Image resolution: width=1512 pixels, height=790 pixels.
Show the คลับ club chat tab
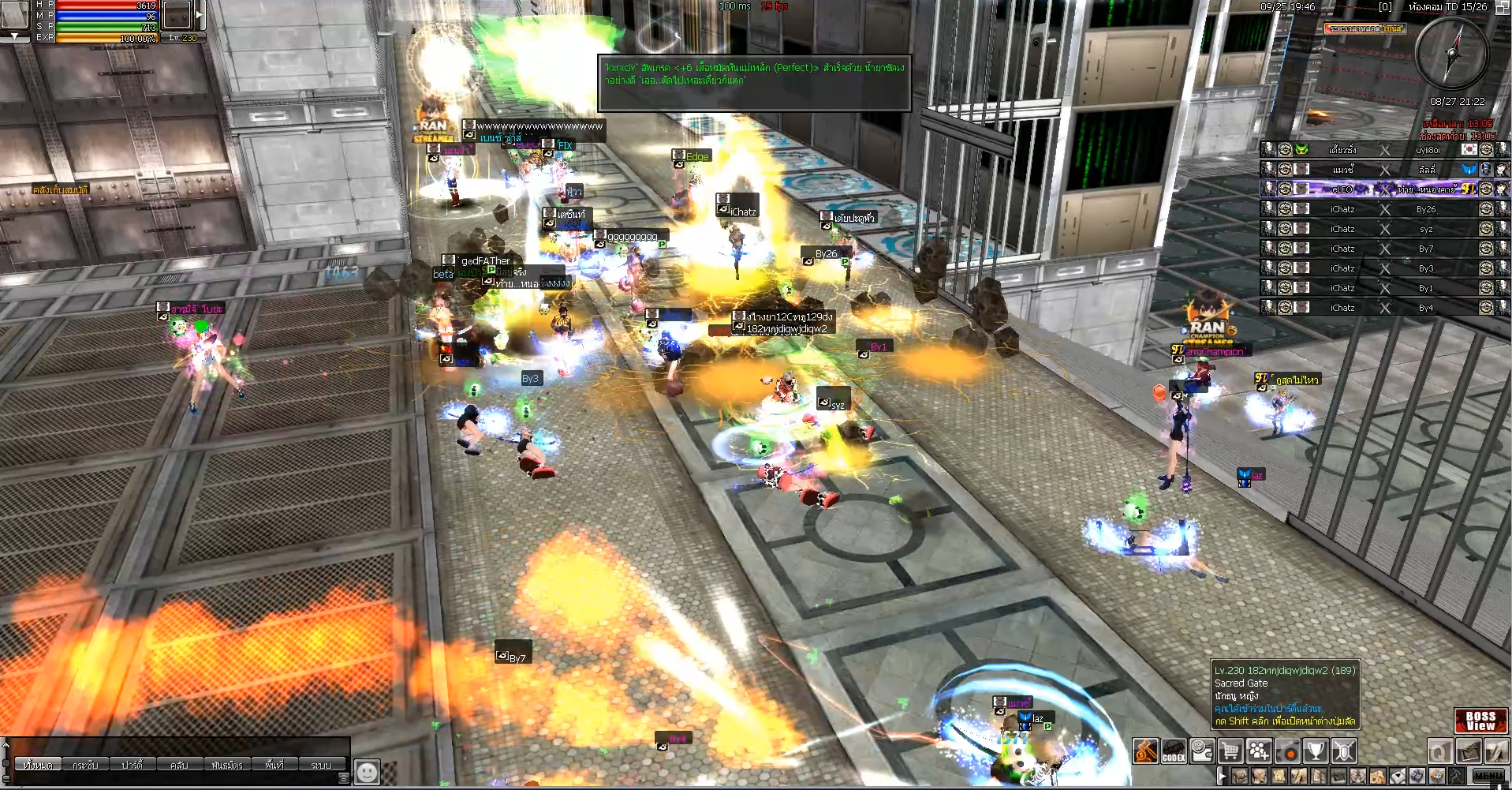pyautogui.click(x=179, y=765)
